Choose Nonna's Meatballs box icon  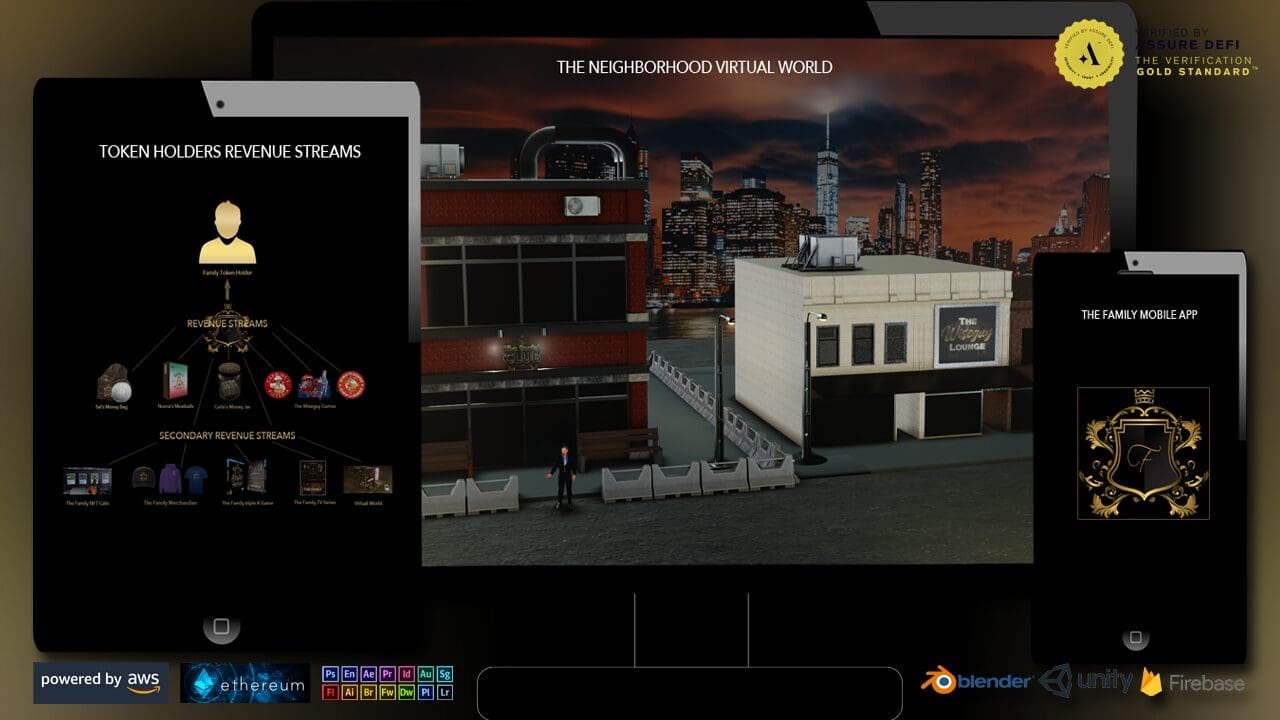click(176, 382)
